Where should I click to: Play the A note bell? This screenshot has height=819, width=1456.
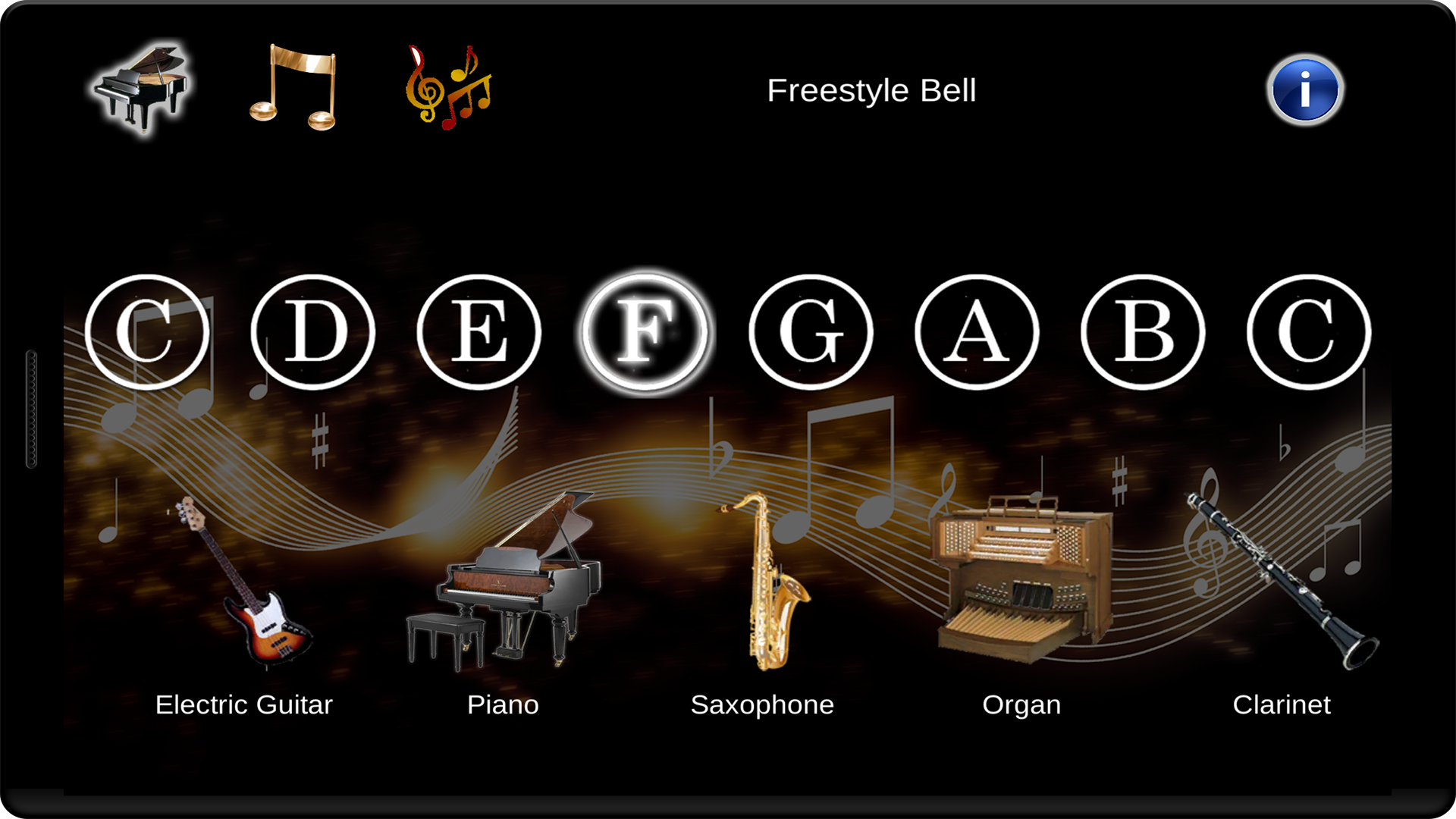click(978, 330)
